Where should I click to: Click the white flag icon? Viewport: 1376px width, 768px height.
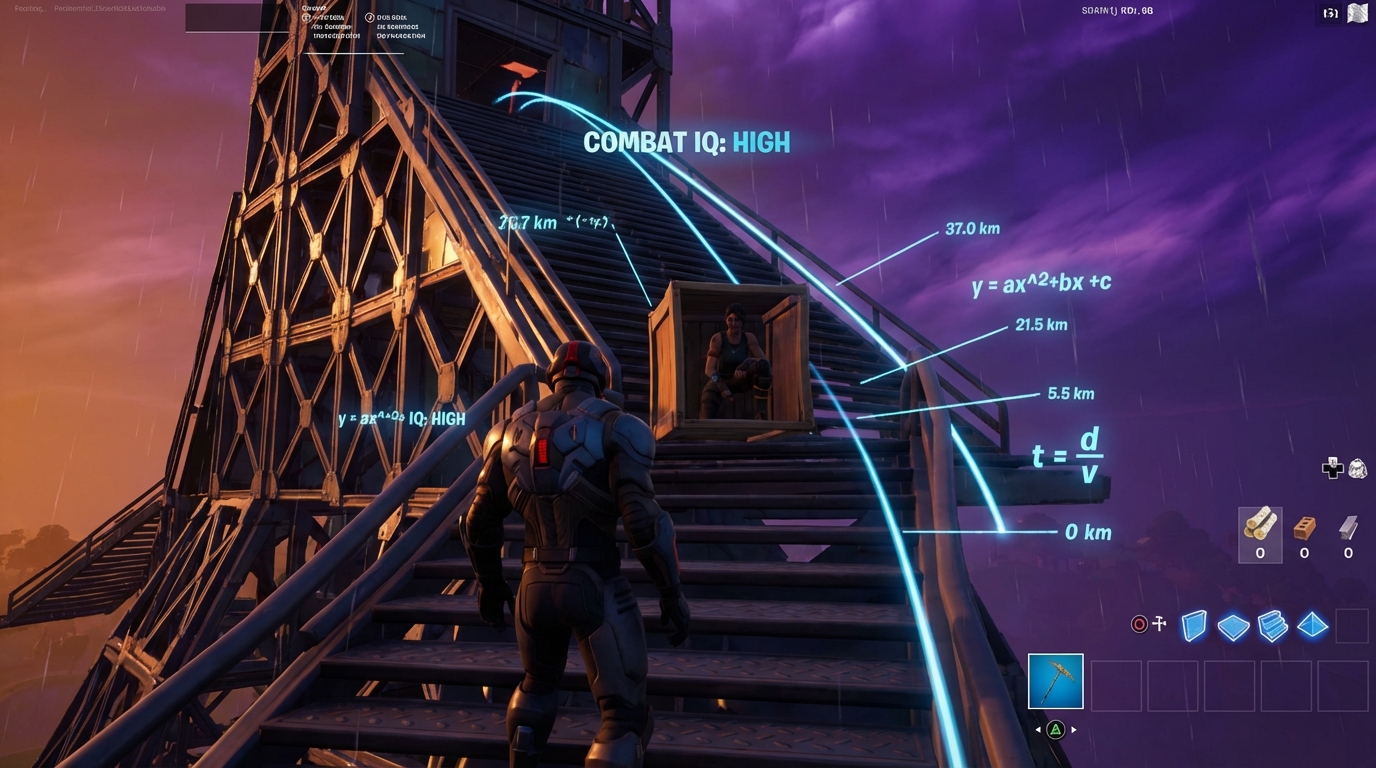tap(1357, 13)
